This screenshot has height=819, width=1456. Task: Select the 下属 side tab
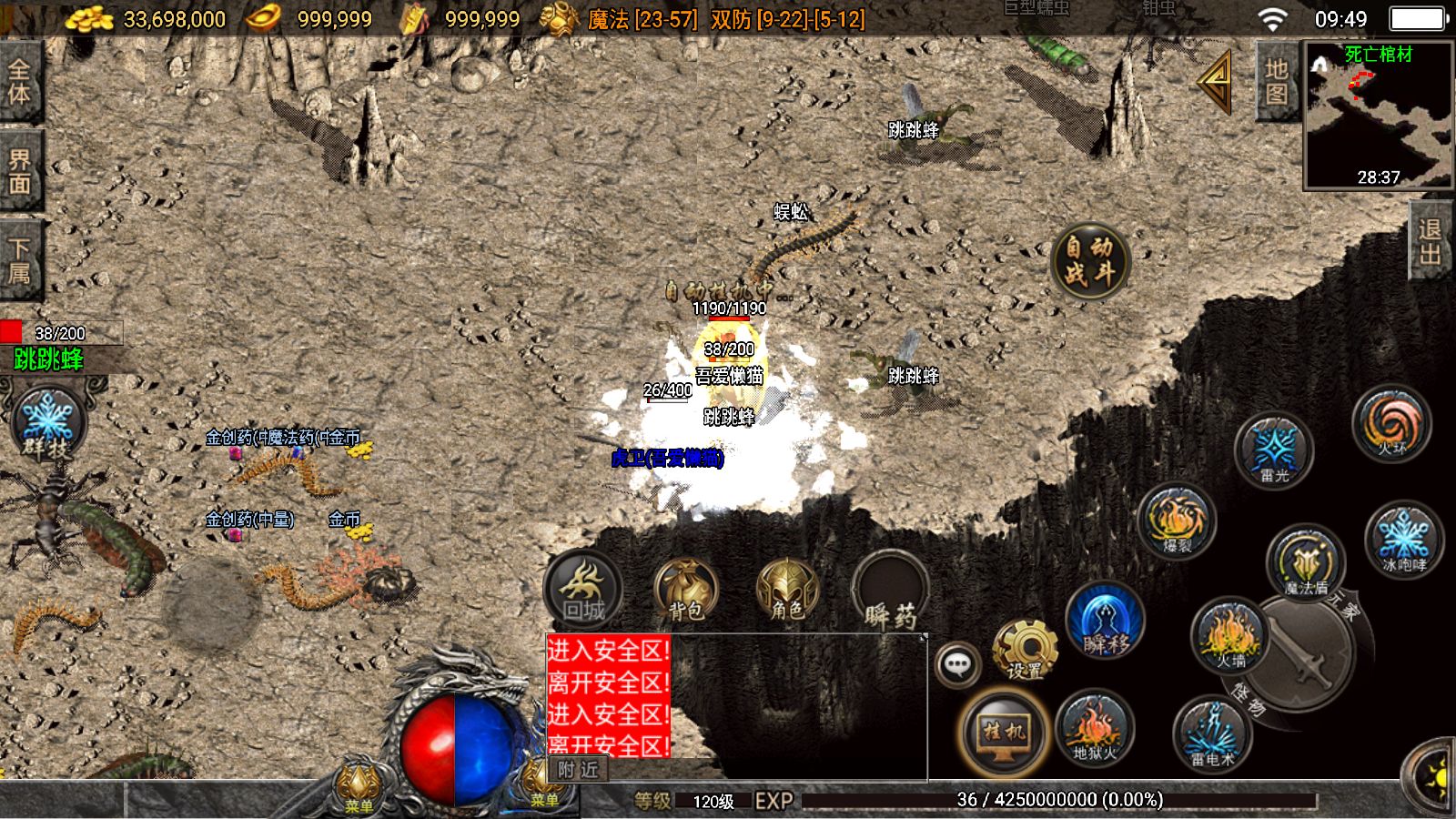(20, 259)
